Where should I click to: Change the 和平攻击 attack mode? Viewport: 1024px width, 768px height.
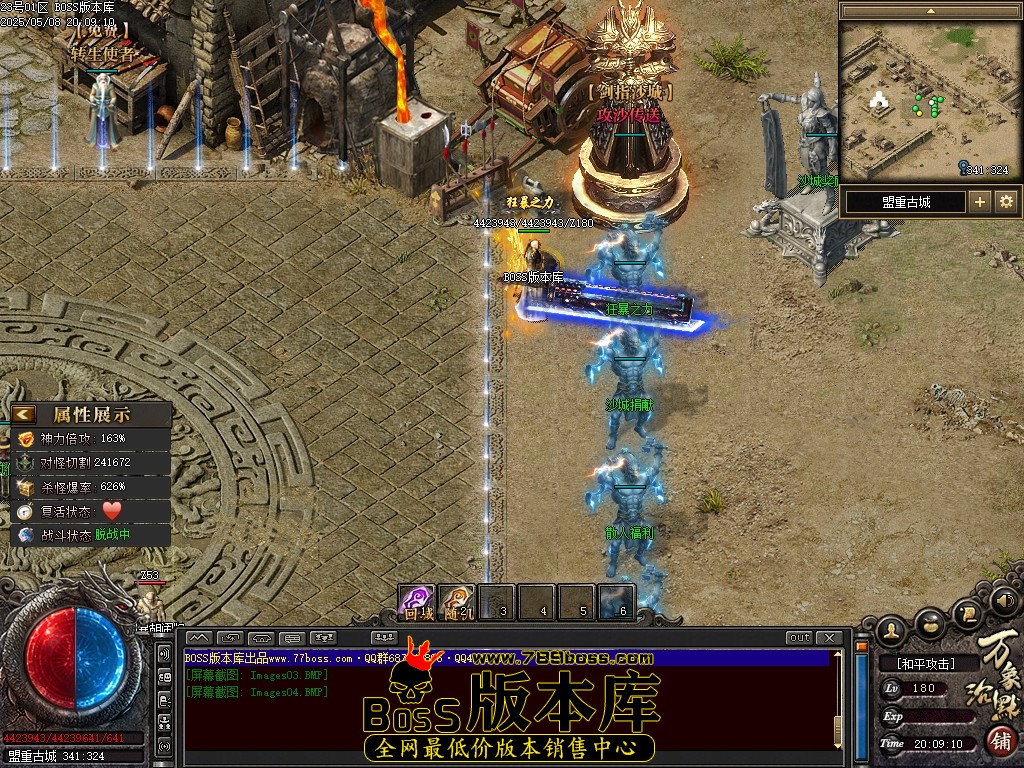[926, 663]
